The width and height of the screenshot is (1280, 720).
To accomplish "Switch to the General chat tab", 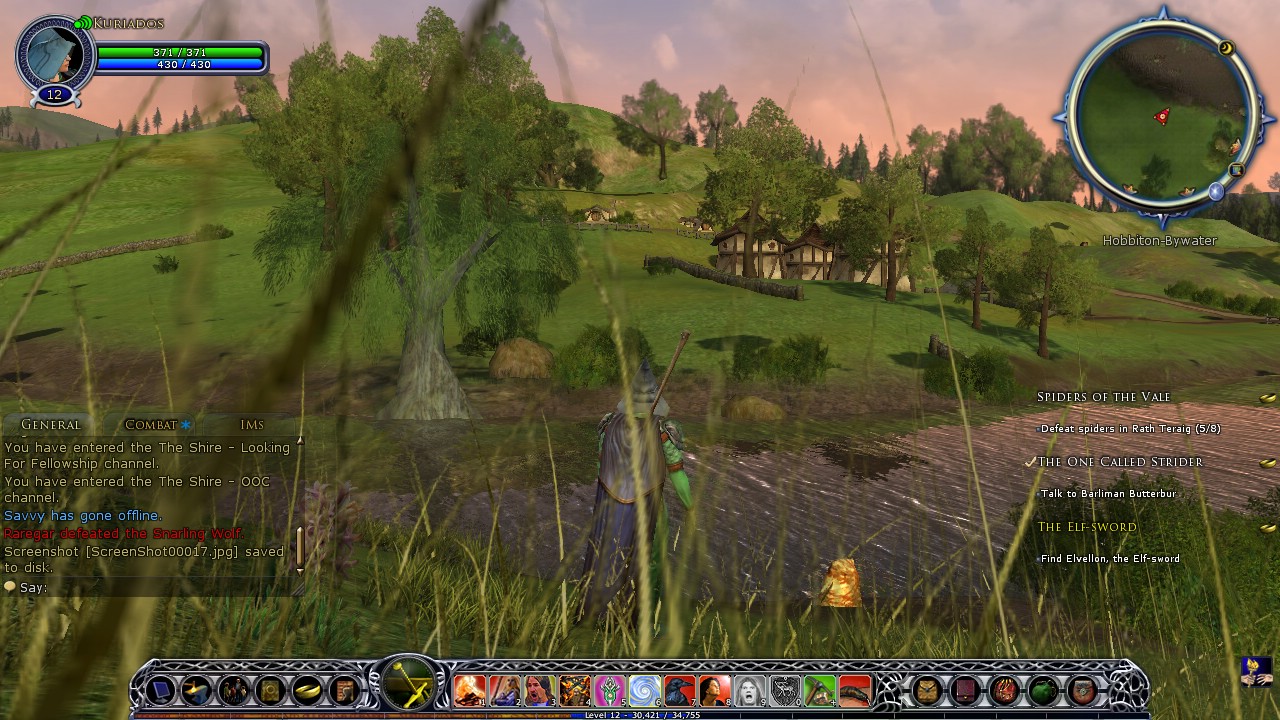I will [50, 425].
